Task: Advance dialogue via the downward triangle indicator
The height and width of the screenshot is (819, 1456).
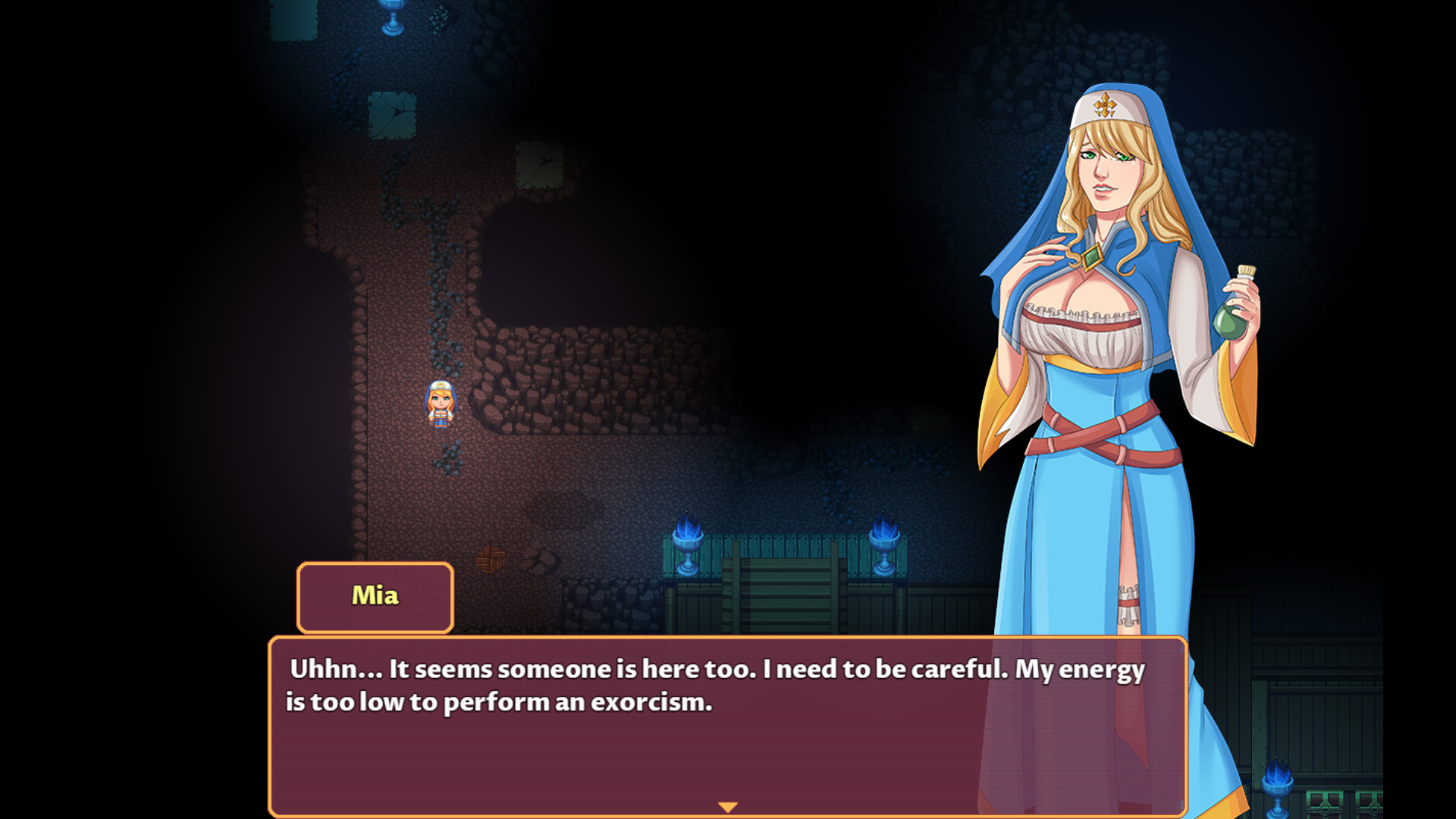Action: pos(730,806)
